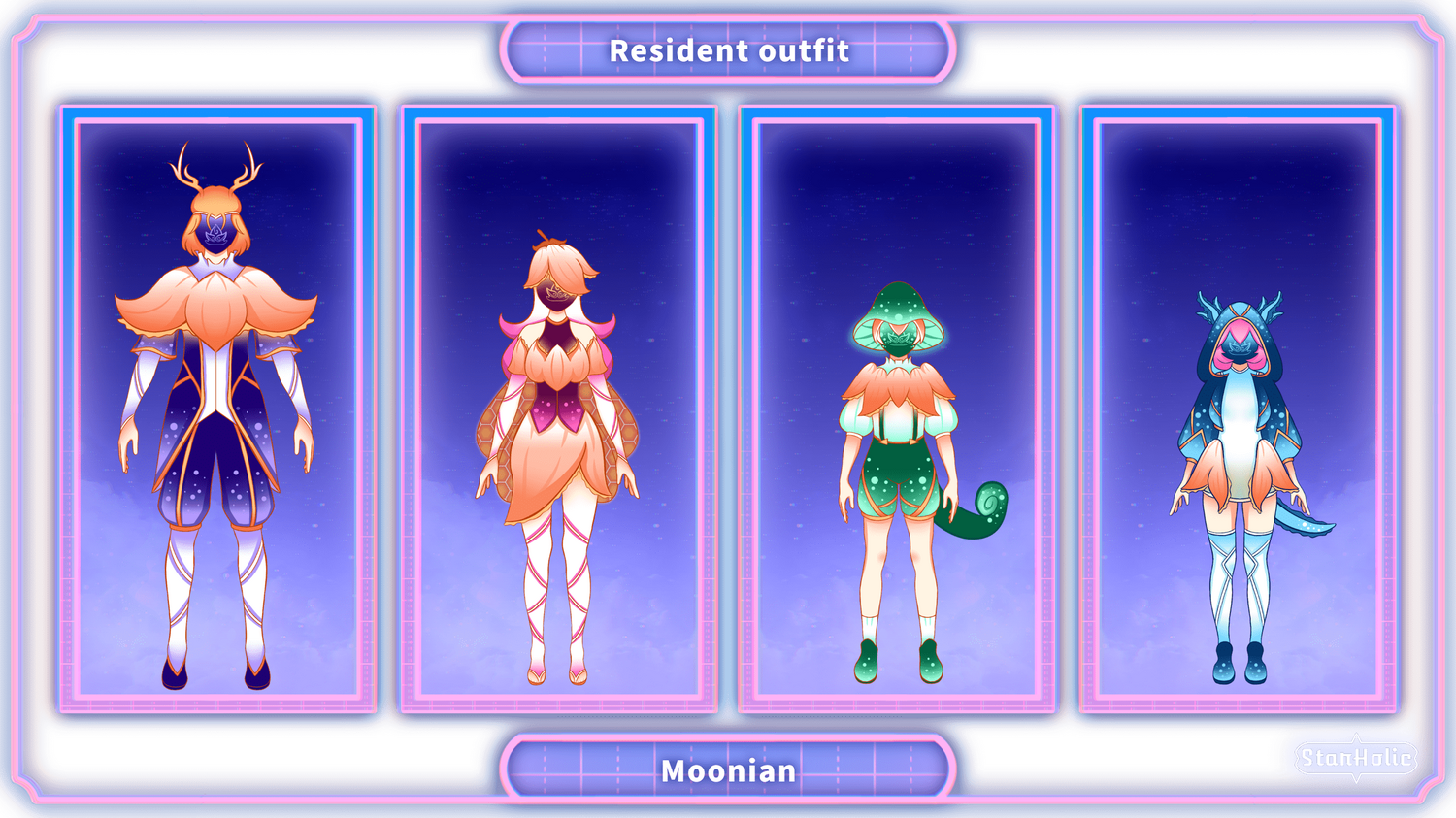
Task: Choose the orange petal dress outfit card
Action: click(557, 409)
